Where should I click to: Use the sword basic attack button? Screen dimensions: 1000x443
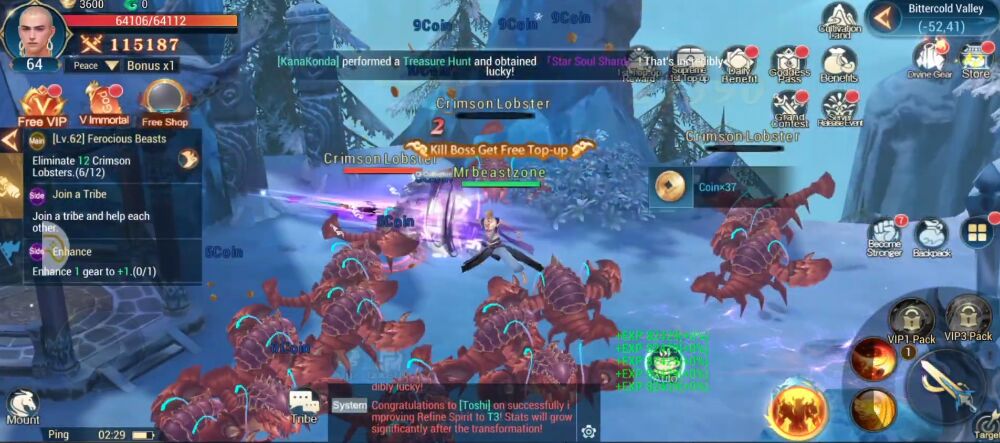click(x=947, y=387)
